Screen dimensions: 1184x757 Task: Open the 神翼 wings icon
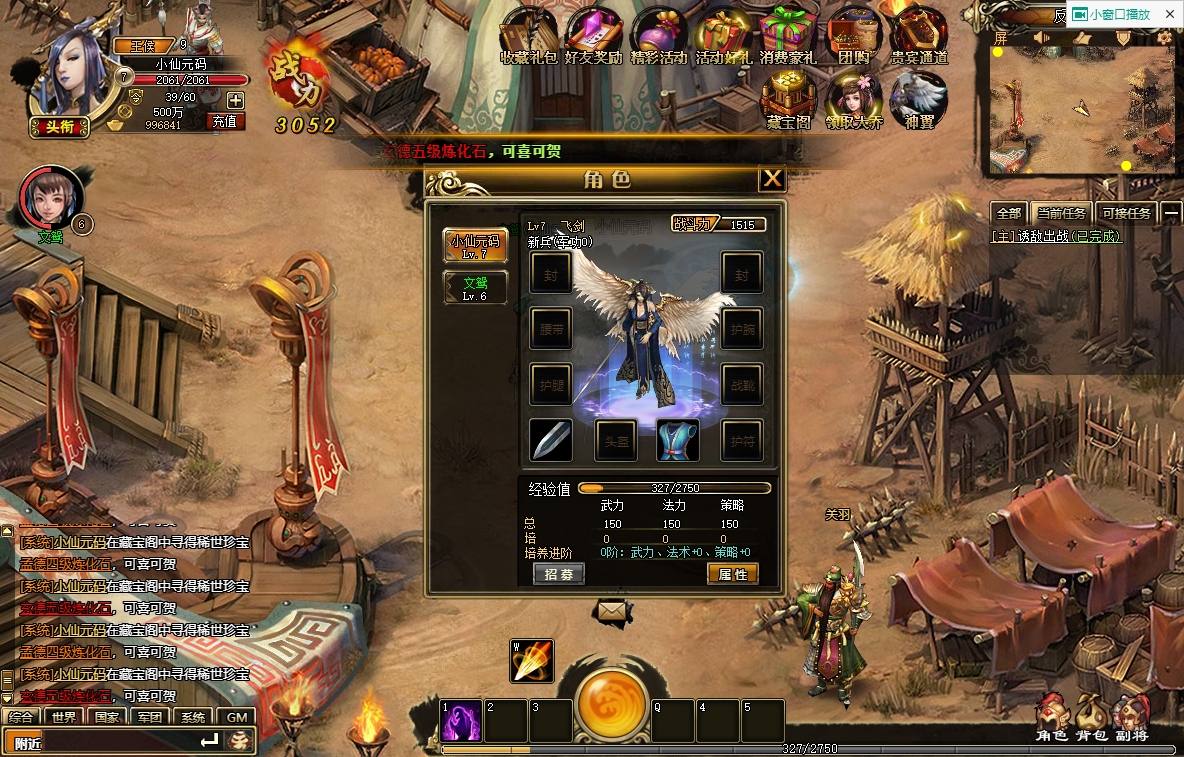918,100
